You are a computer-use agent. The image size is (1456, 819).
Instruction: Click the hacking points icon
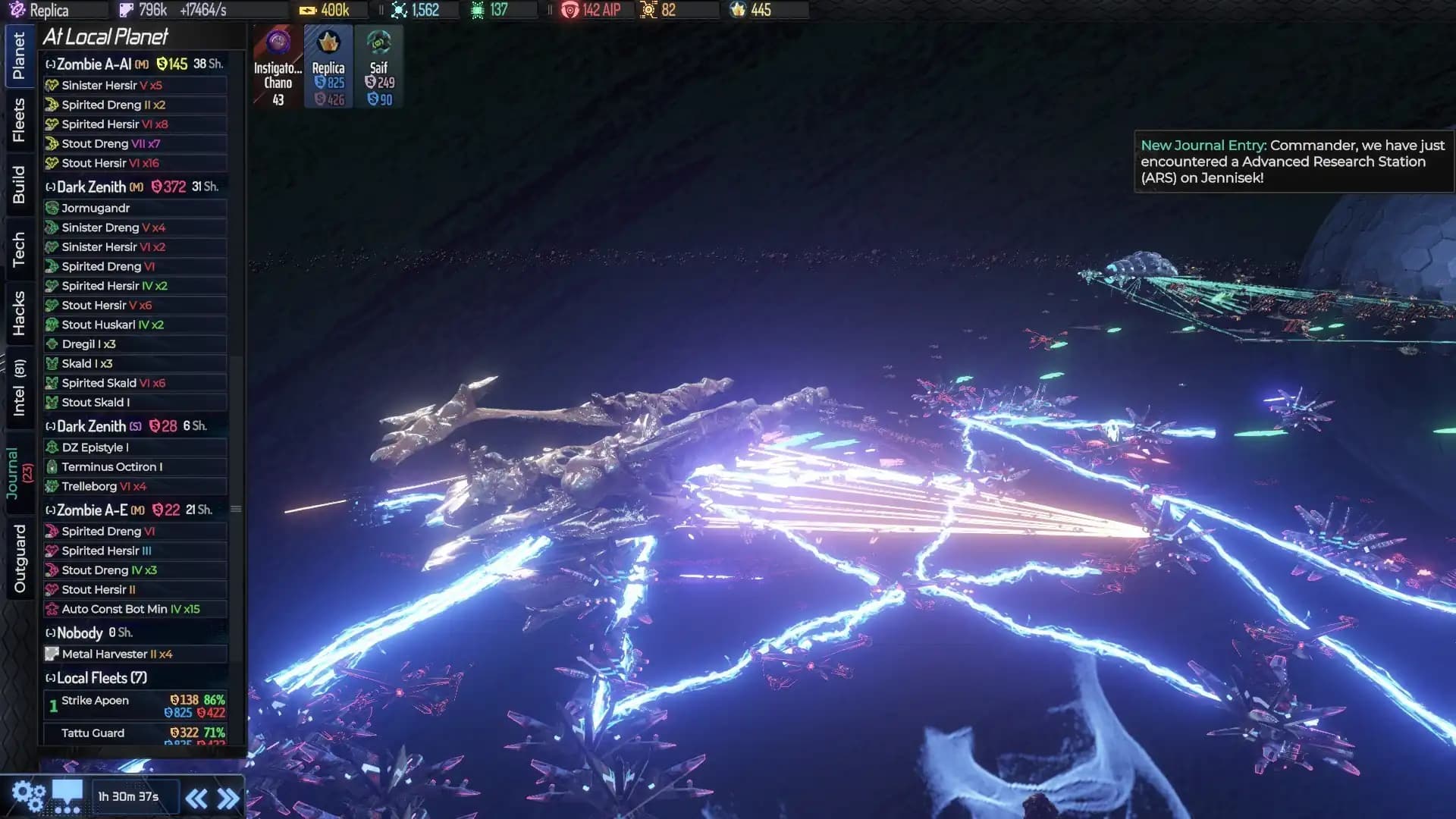tap(478, 10)
